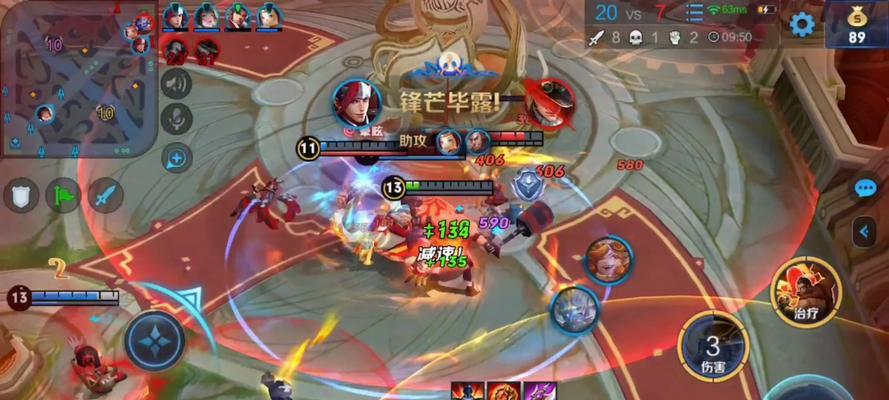The image size is (889, 400).
Task: Open the shop via the gold bag
Action: pyautogui.click(x=857, y=24)
